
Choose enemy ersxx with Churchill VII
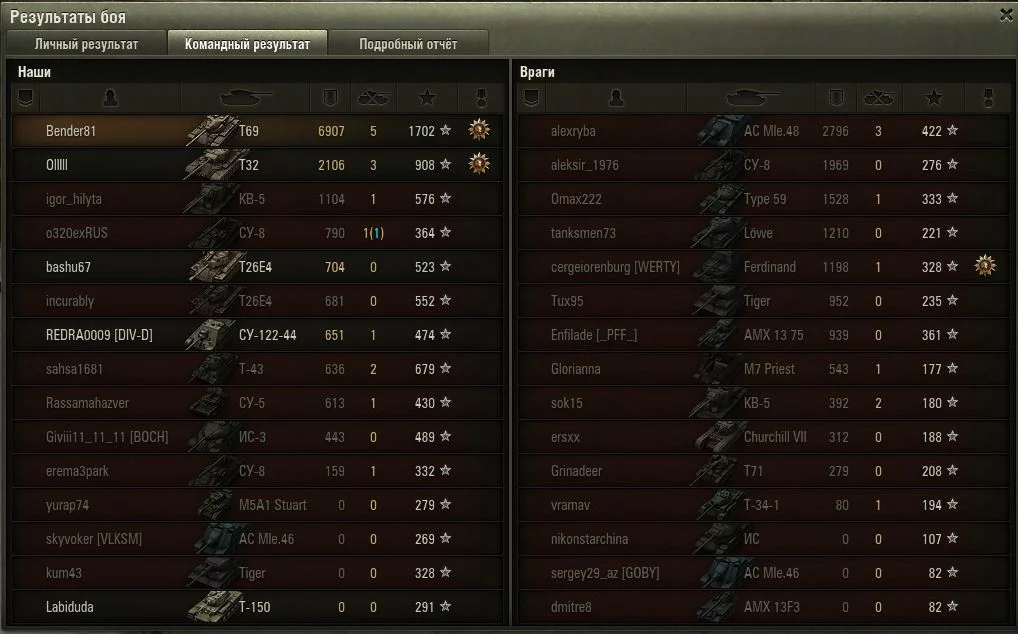pyautogui.click(x=565, y=437)
